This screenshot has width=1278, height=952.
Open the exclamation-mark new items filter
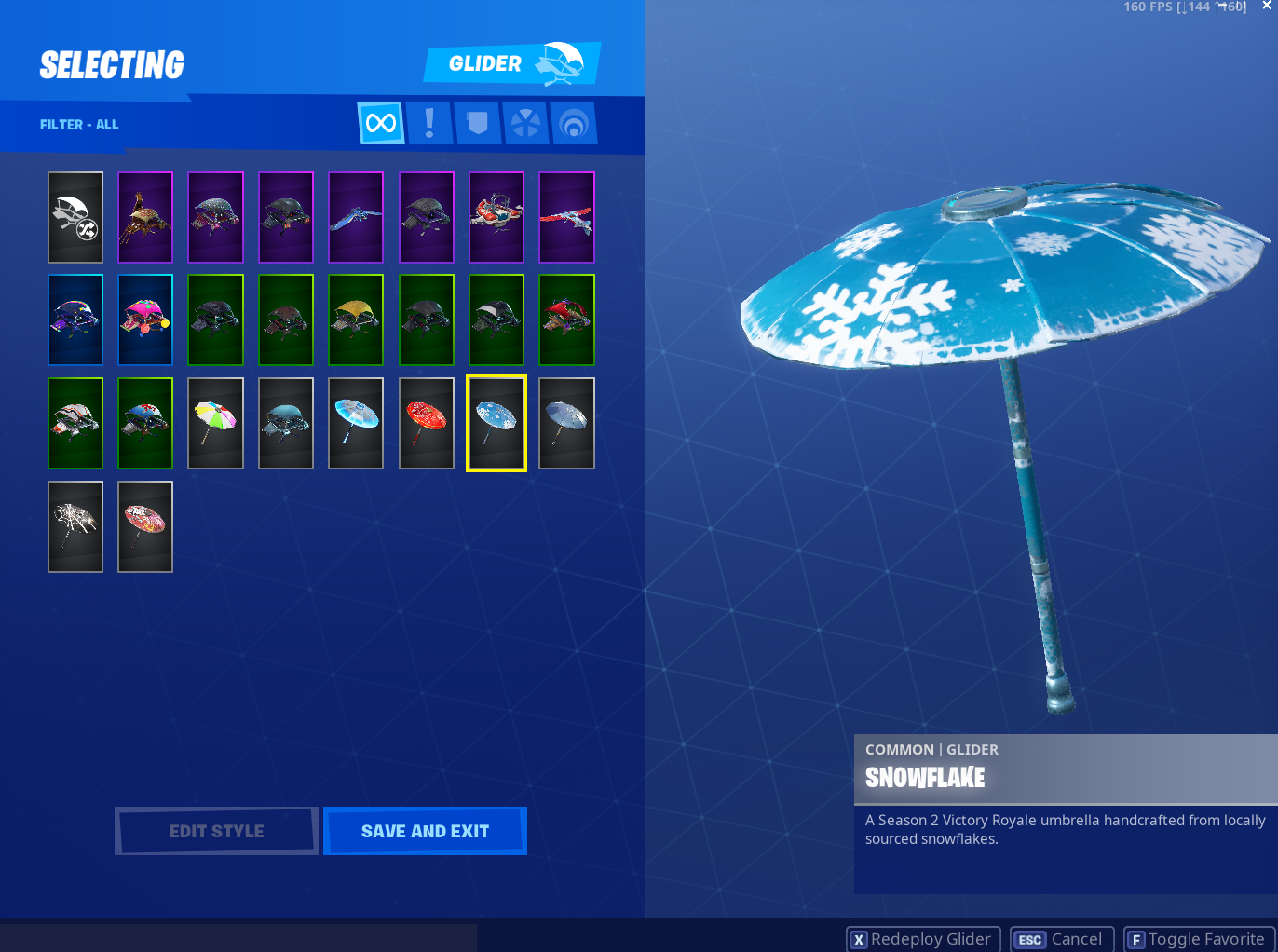pyautogui.click(x=428, y=123)
